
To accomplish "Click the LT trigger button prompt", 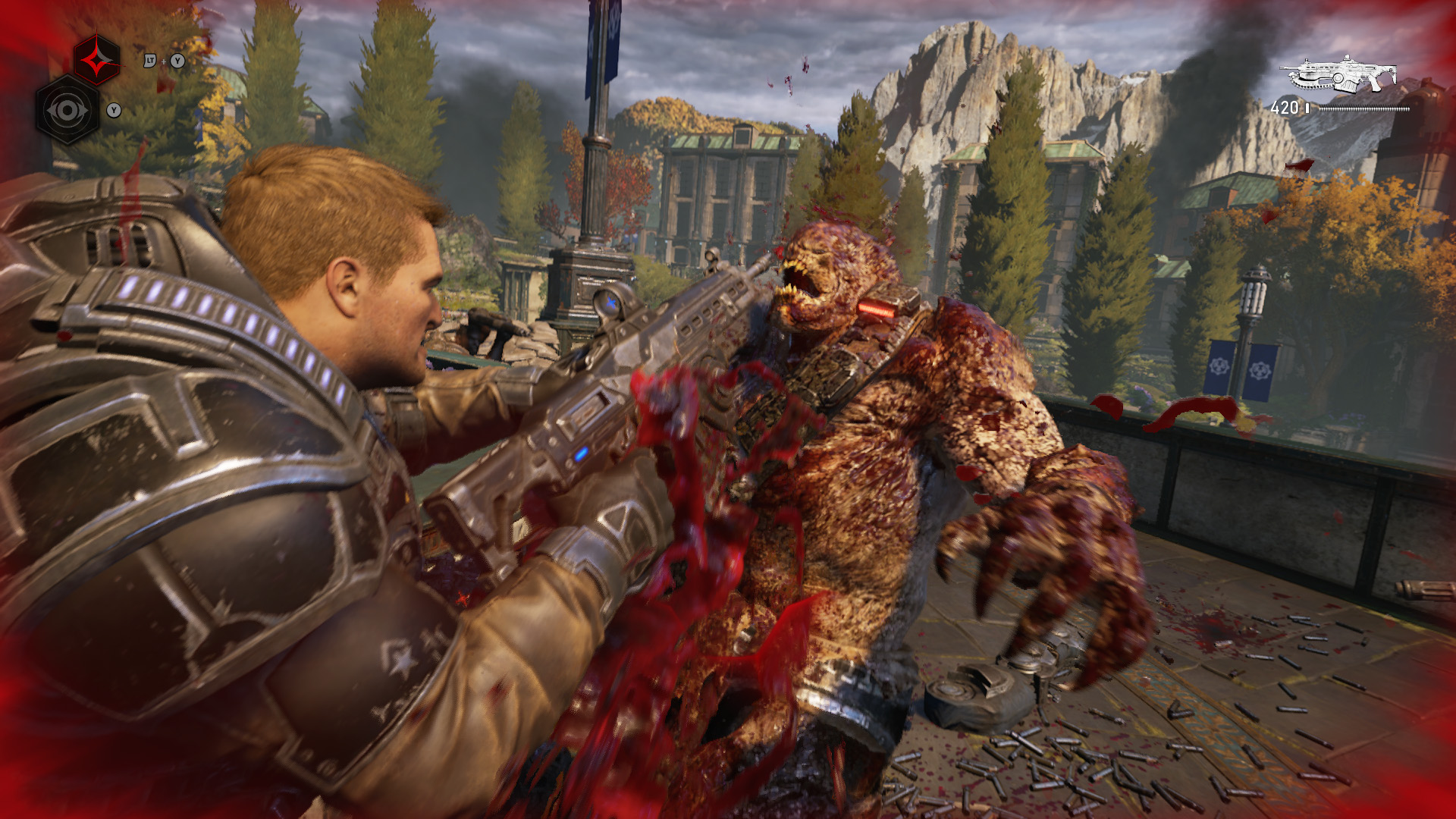I will click(150, 61).
